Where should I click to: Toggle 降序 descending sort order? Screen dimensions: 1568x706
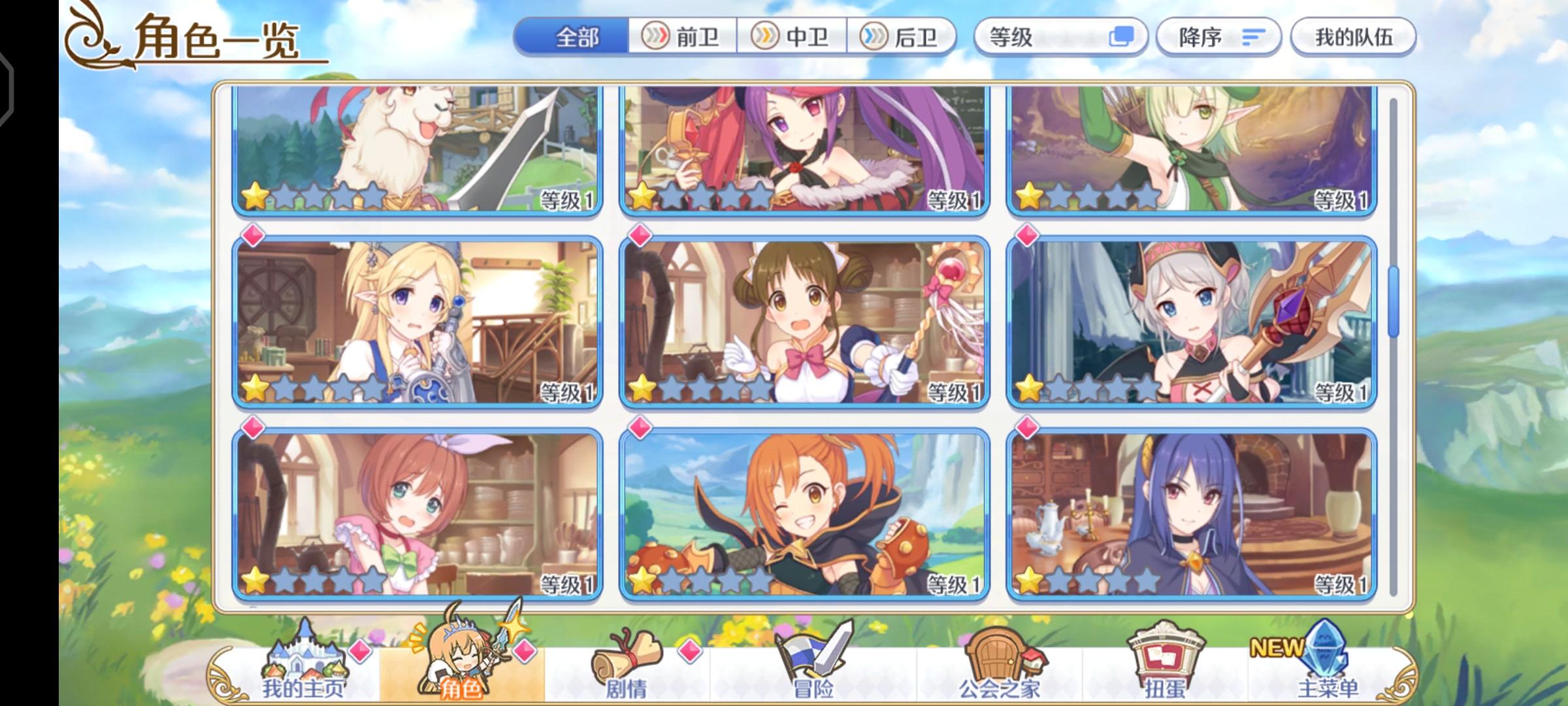(x=1220, y=38)
